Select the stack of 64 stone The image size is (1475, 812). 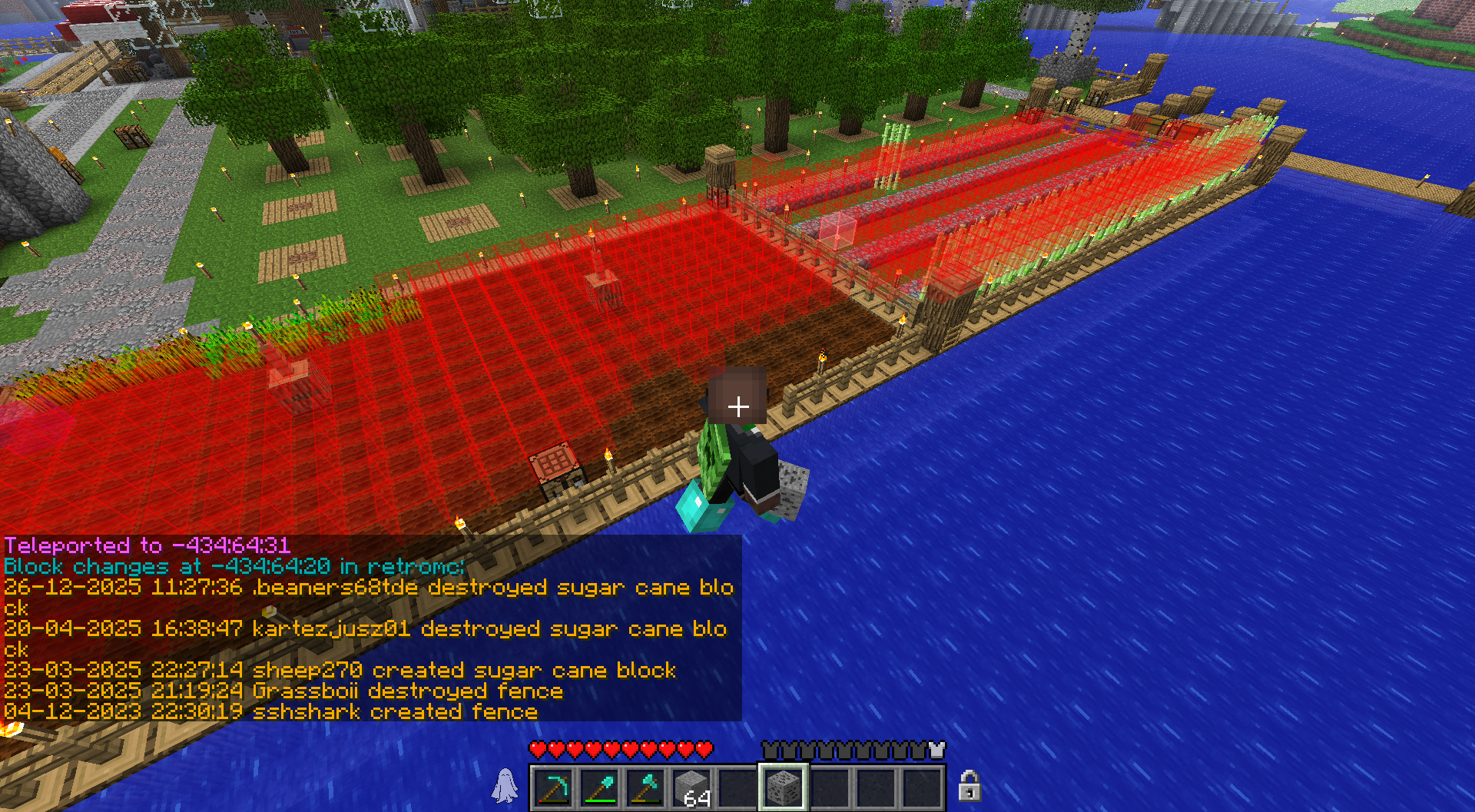click(x=692, y=787)
